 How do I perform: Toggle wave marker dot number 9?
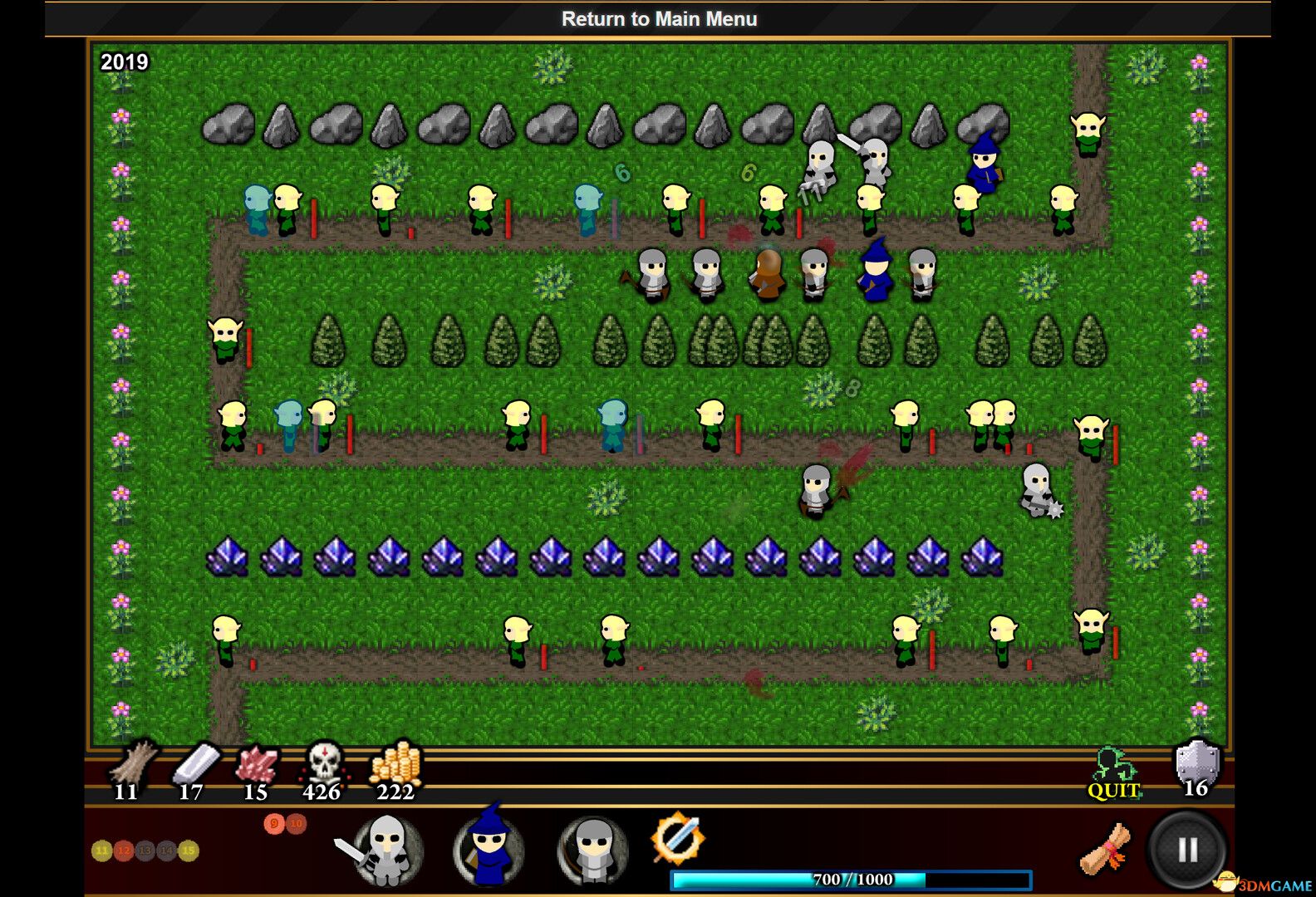274,824
